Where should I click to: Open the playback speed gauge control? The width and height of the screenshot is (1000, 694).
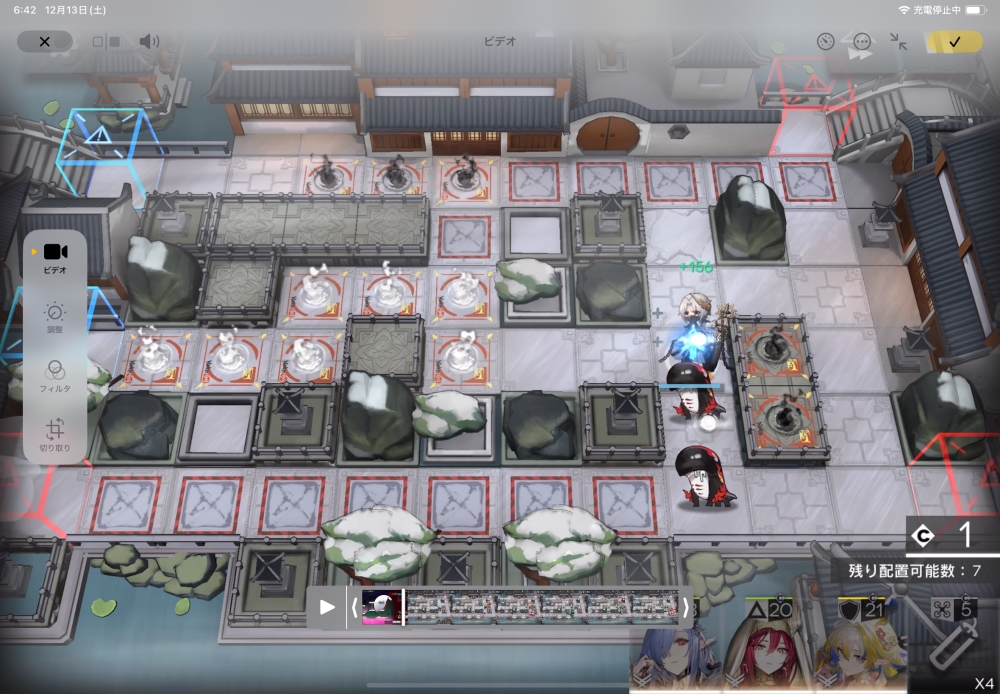[x=825, y=42]
